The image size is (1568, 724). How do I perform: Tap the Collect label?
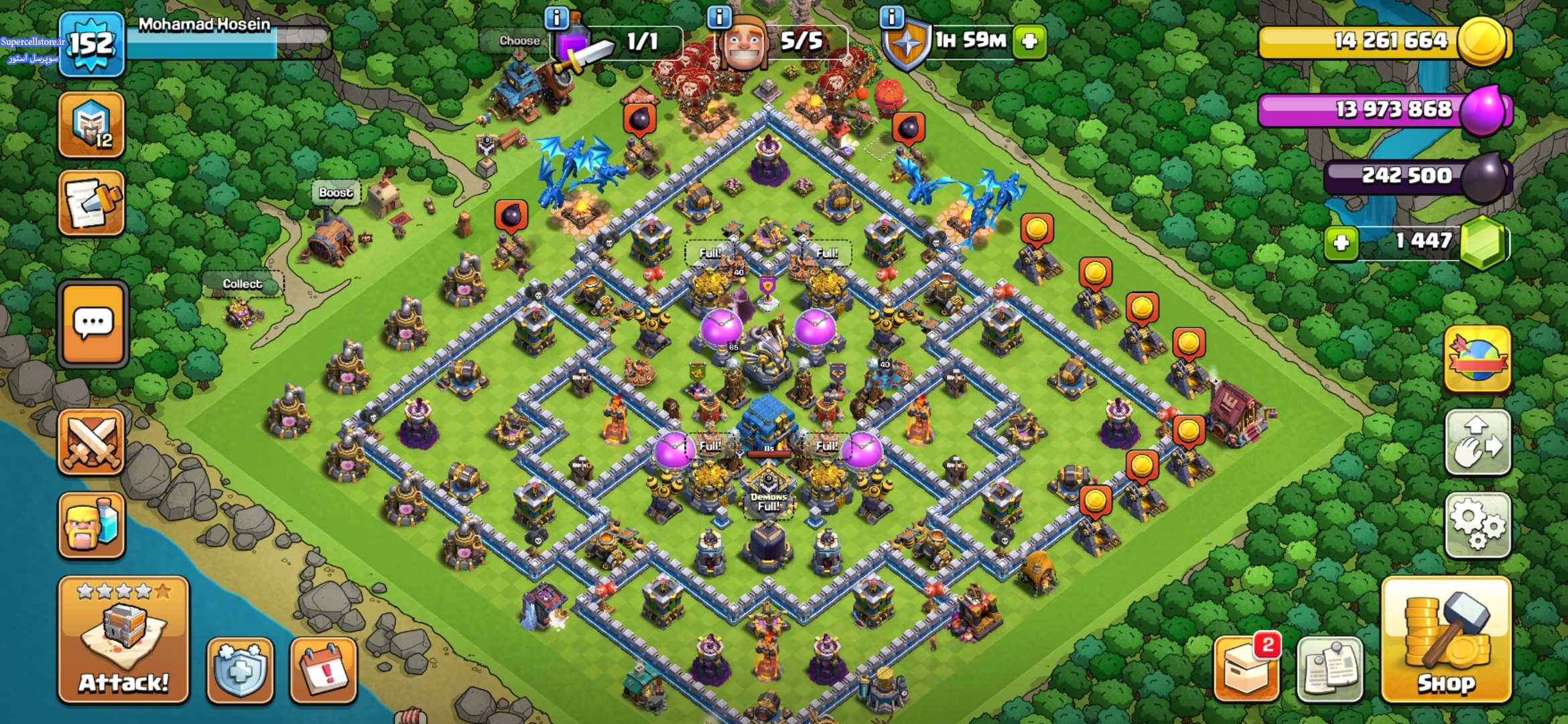(x=243, y=284)
